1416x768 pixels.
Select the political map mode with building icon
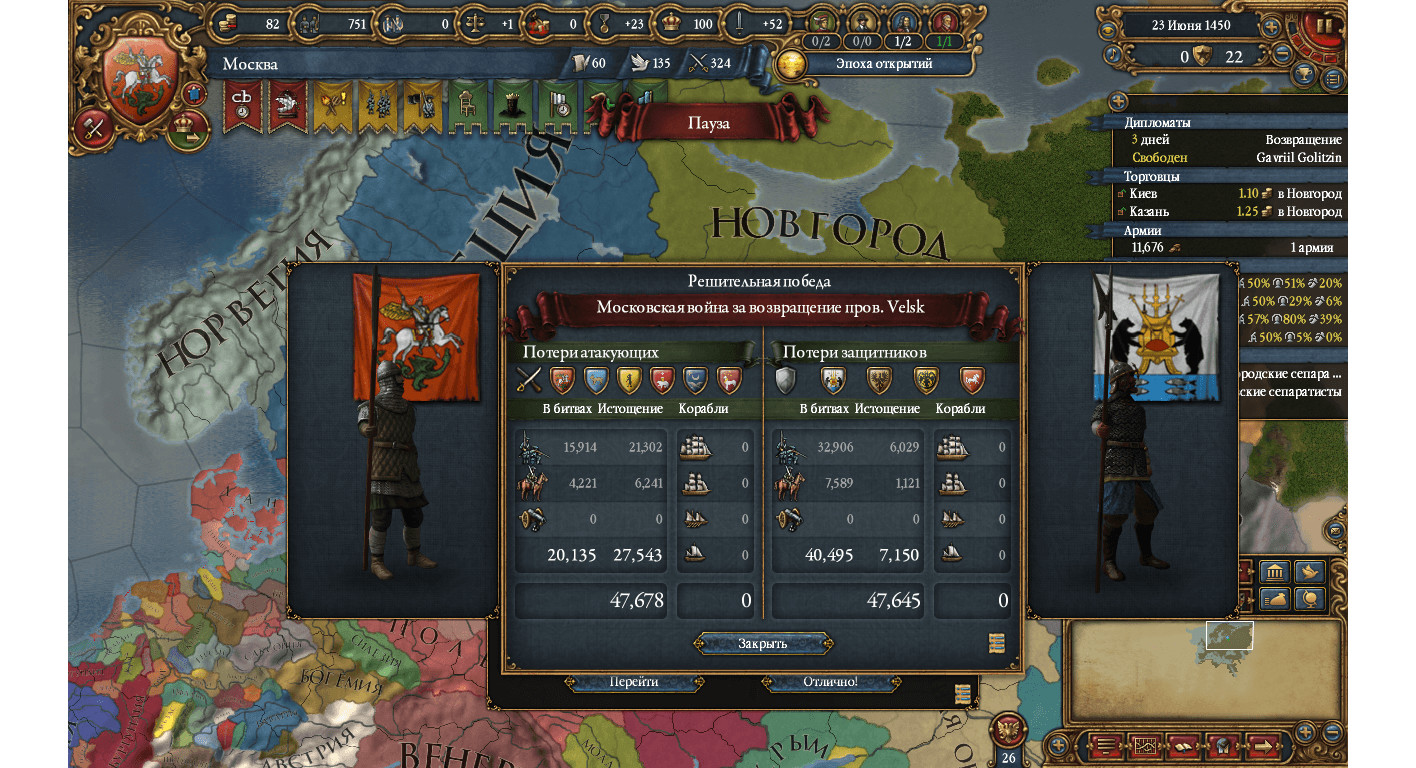click(x=1273, y=573)
